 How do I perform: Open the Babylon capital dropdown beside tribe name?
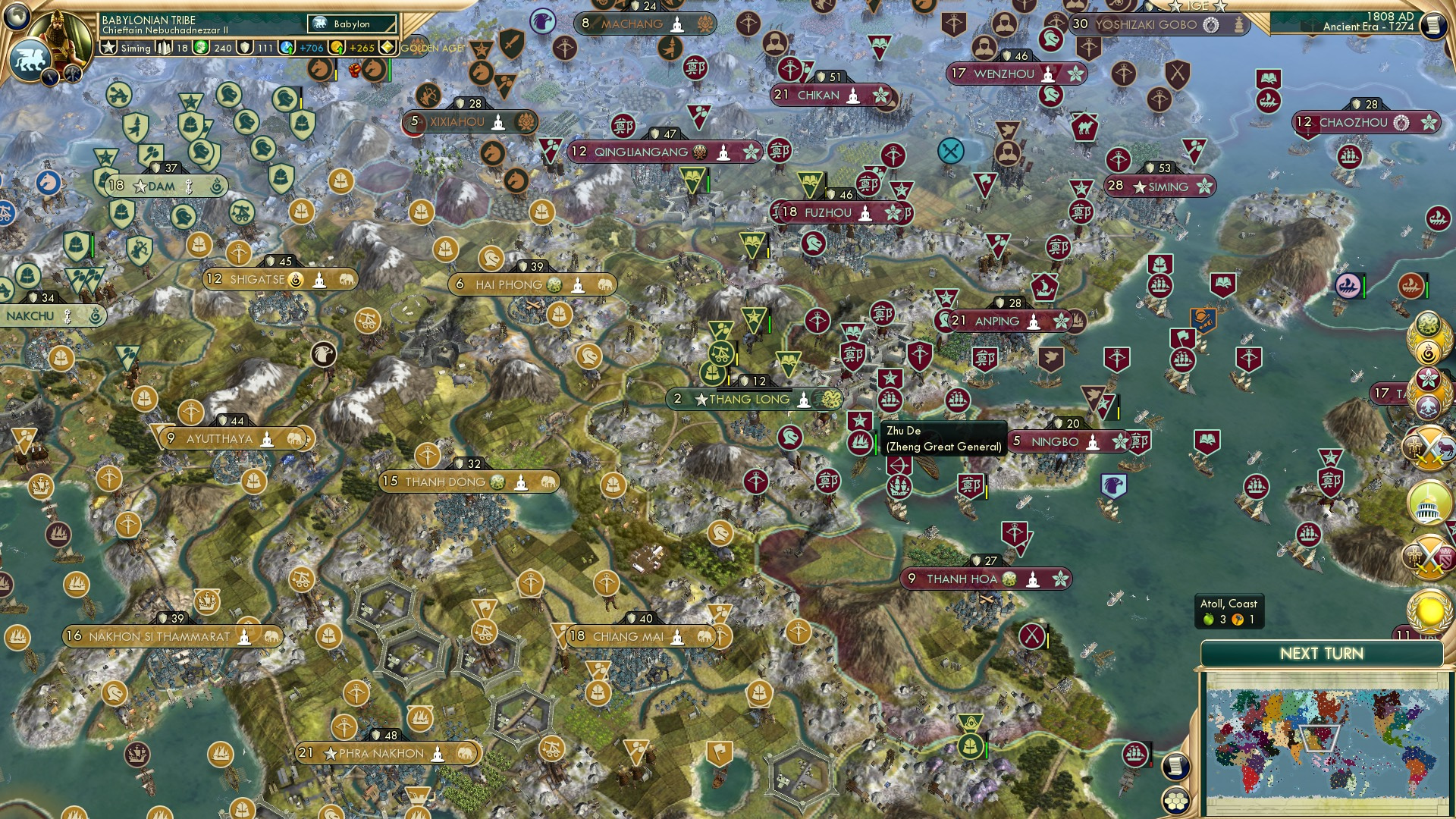[x=350, y=24]
